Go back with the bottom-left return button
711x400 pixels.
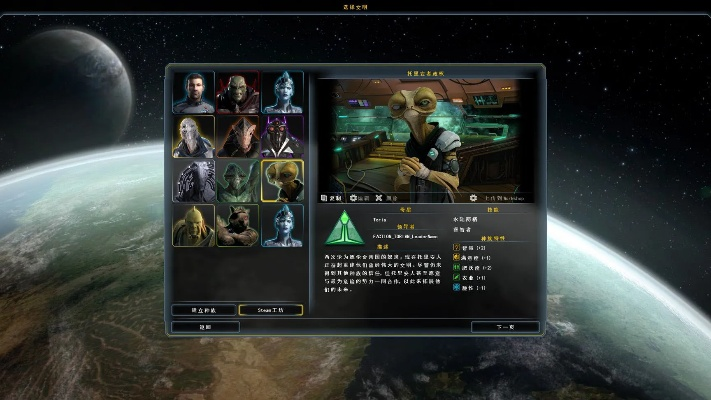click(205, 327)
